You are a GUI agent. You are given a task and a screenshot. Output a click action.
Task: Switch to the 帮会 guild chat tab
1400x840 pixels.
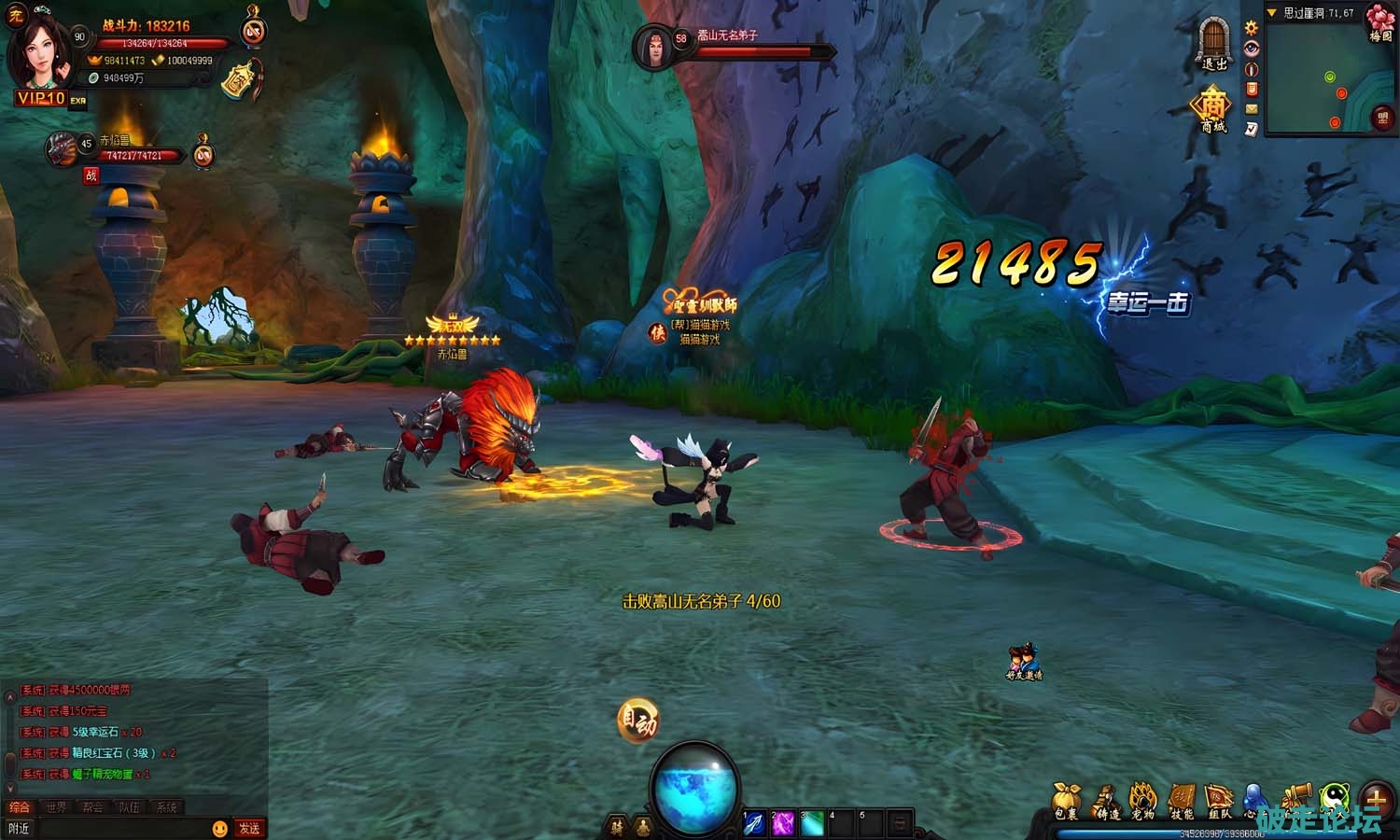point(92,807)
